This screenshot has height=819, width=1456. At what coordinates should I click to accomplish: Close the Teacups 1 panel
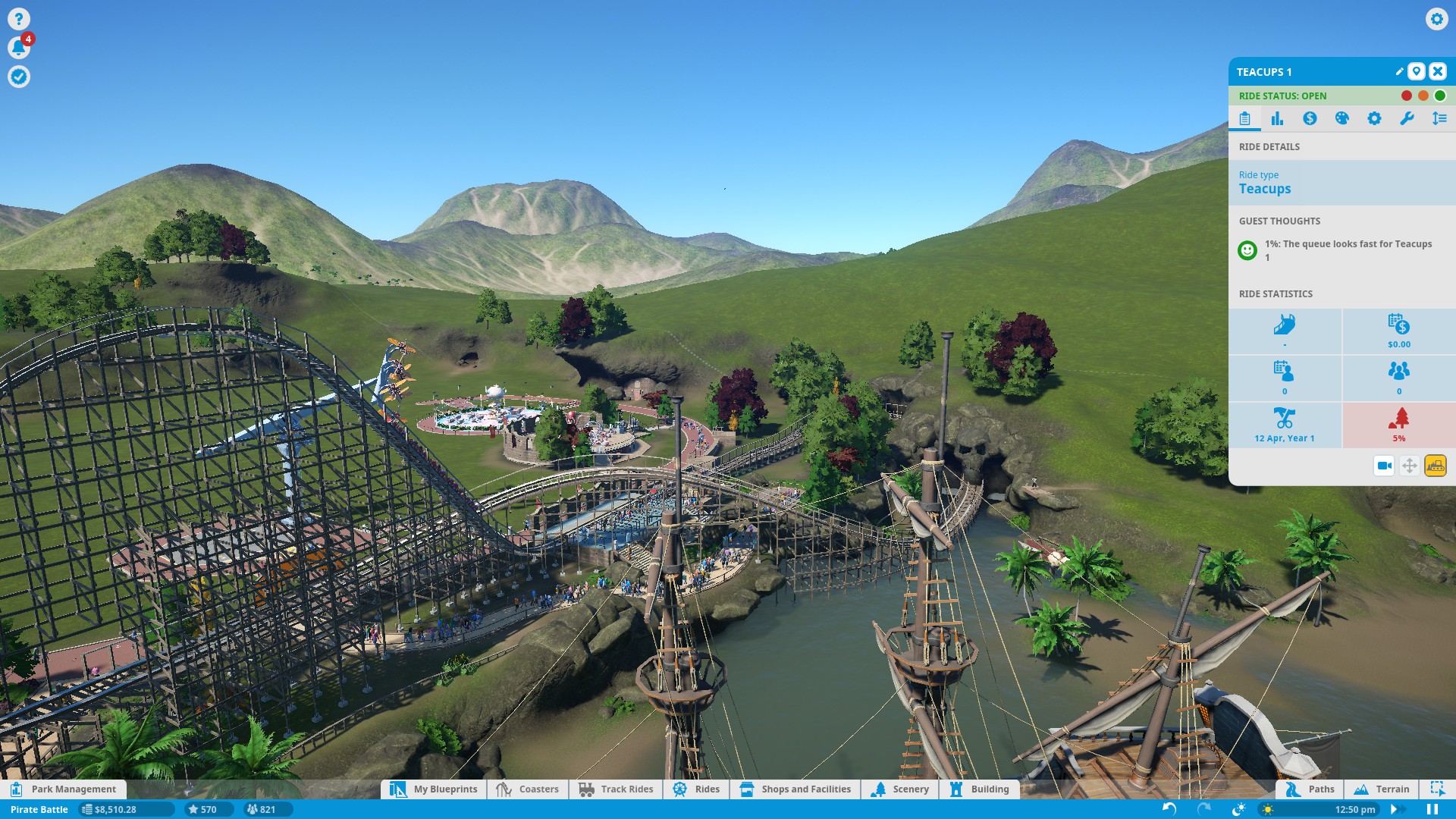(1437, 71)
